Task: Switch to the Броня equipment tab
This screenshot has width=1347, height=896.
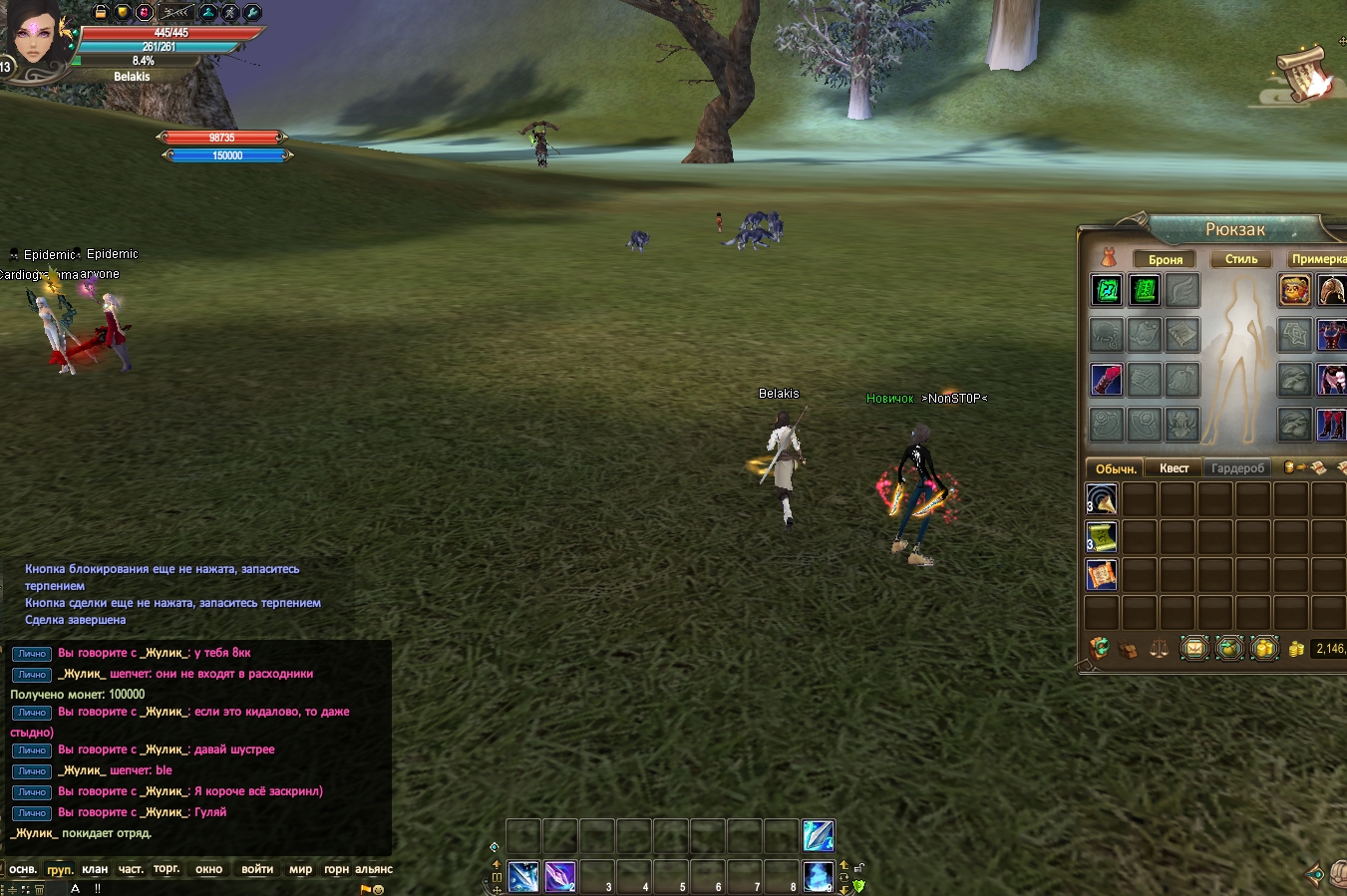Action: [1165, 260]
